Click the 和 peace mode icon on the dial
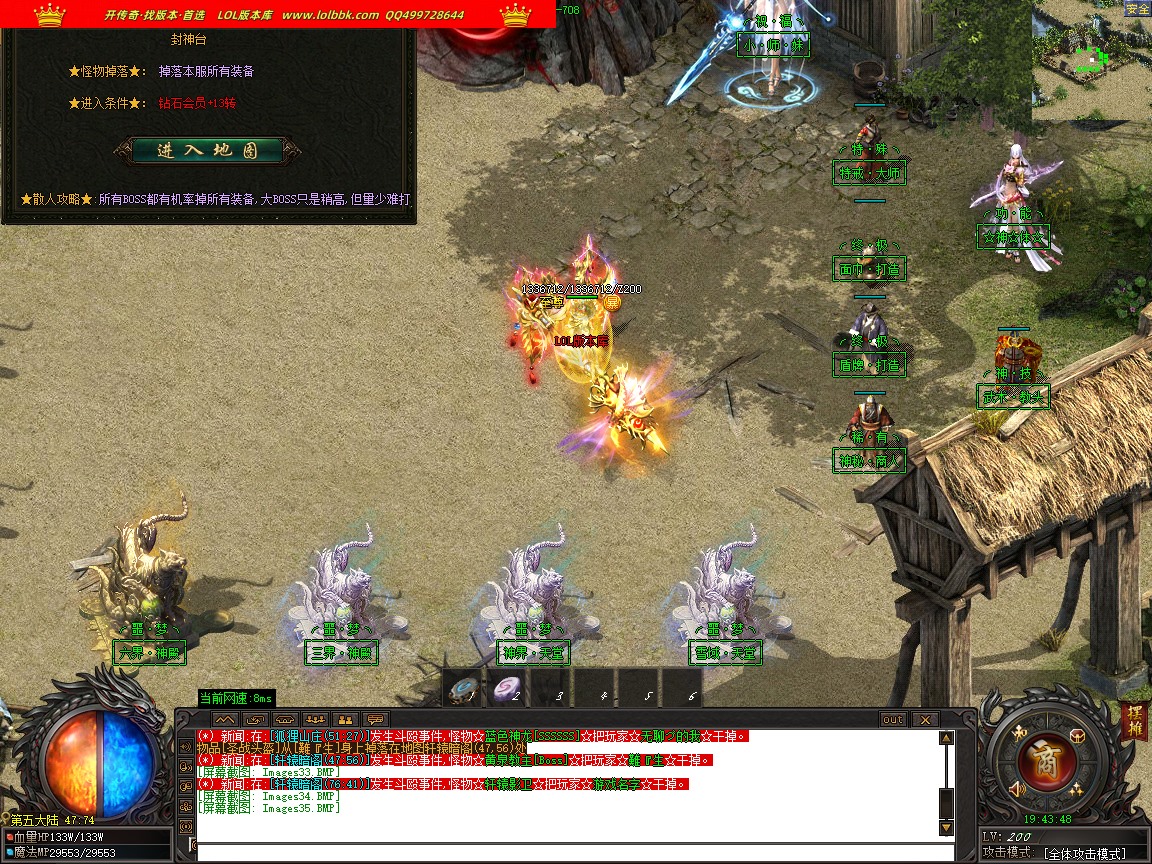The image size is (1152, 864). 1019,734
